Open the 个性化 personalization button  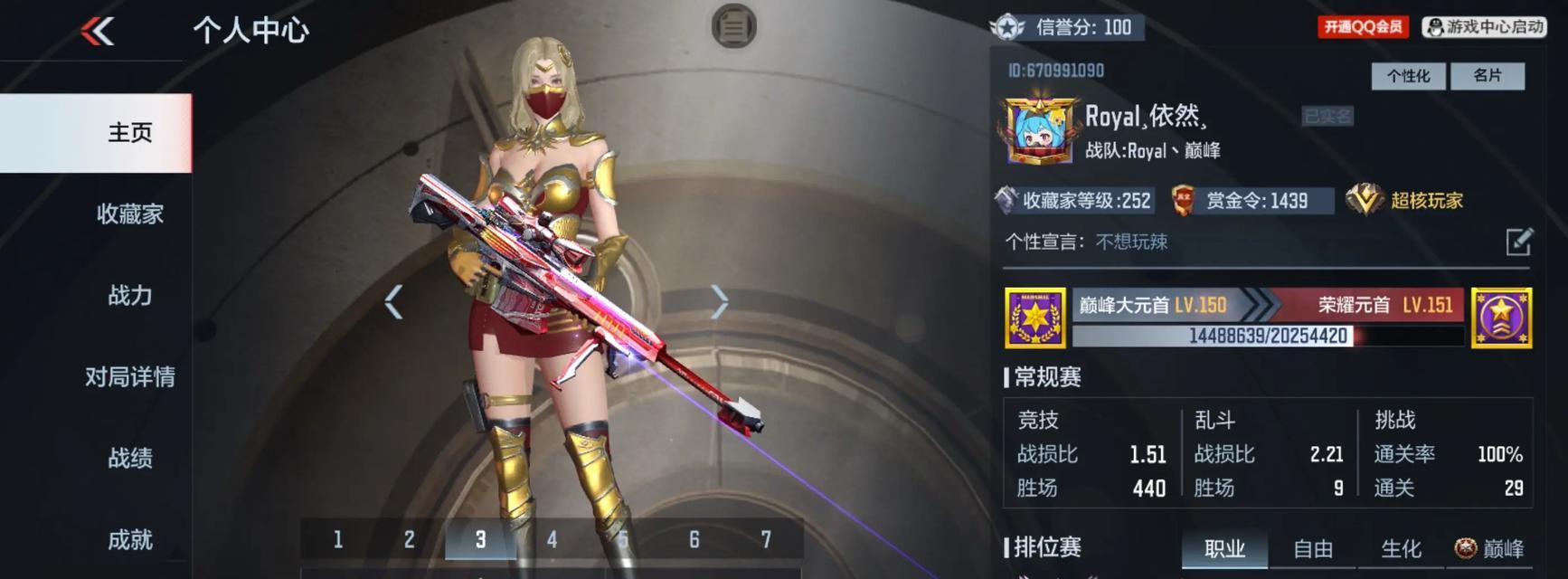(1408, 76)
